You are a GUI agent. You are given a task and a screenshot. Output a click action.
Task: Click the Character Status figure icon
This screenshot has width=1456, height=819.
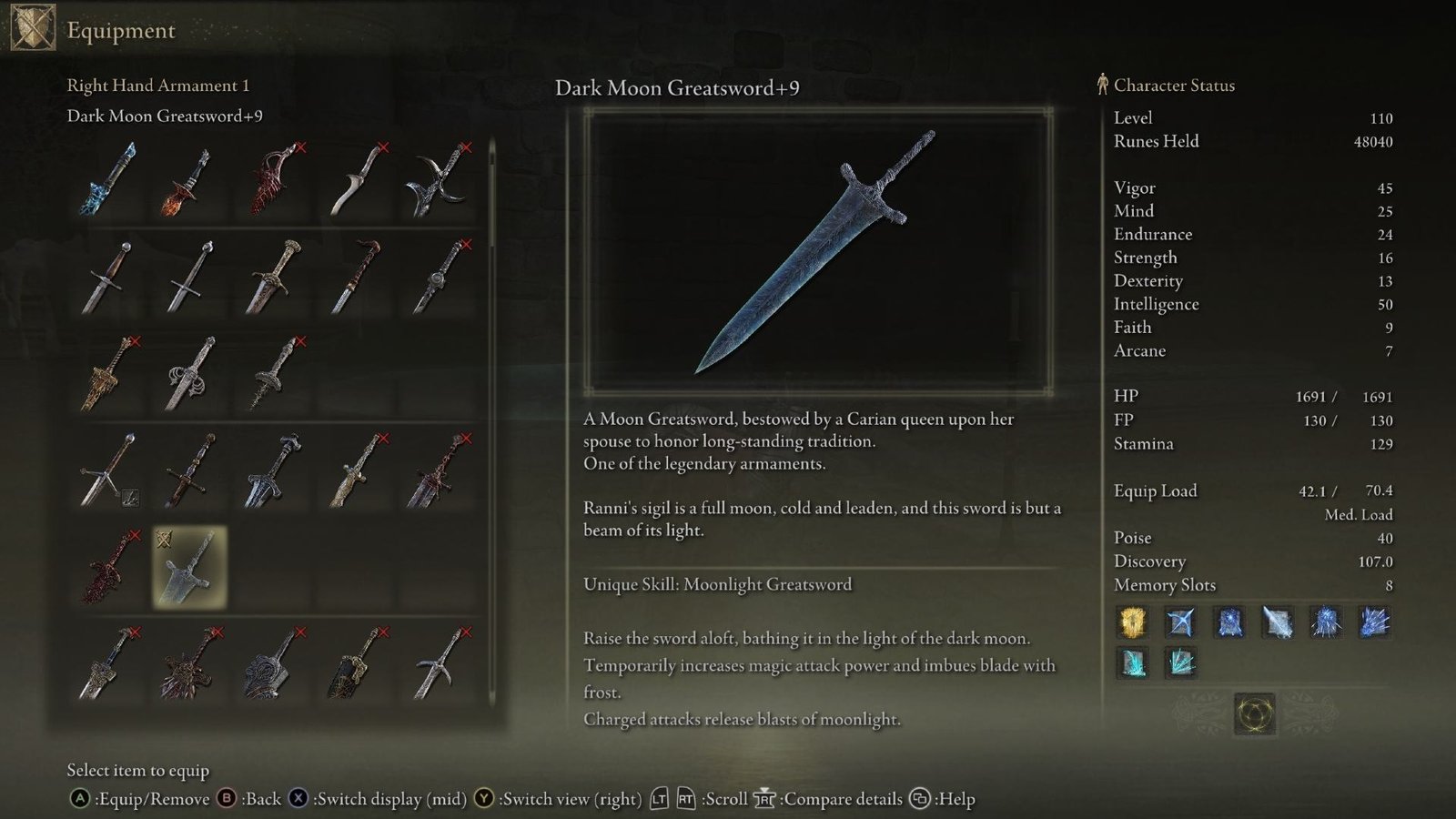(1102, 85)
